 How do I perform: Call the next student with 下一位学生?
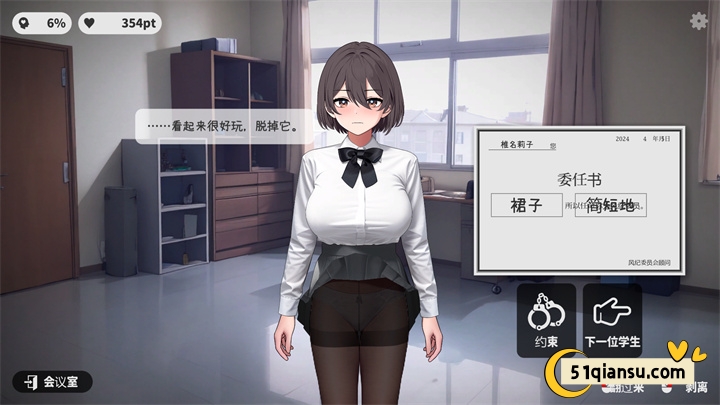612,319
